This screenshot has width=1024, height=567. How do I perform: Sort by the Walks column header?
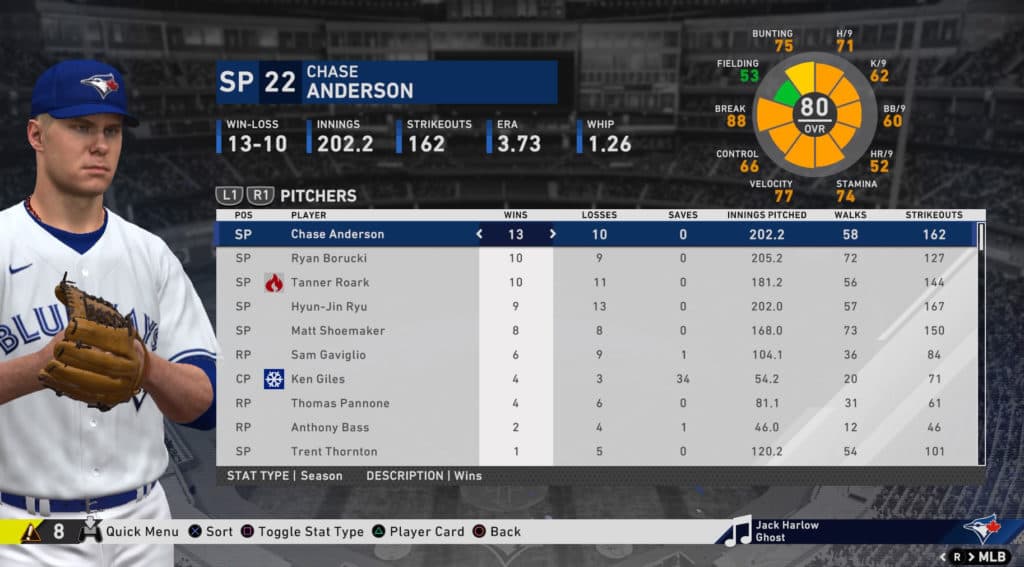[850, 215]
